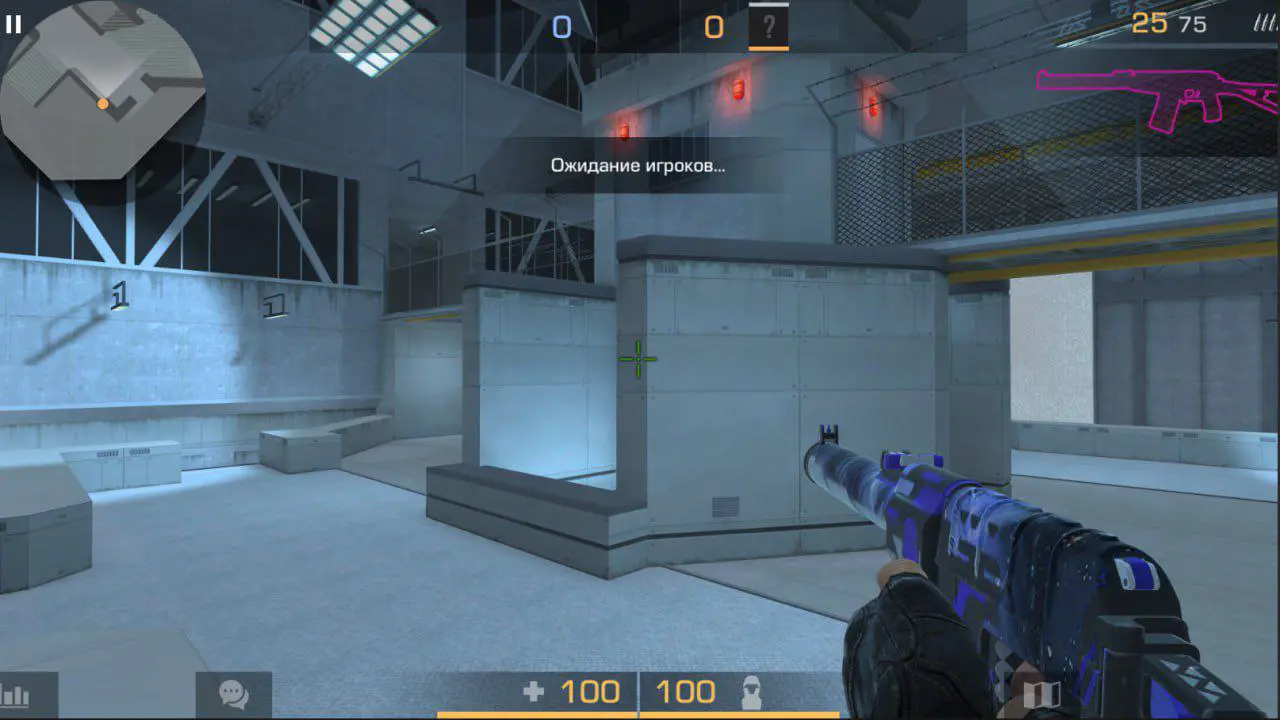Pause the game with the pause button

tap(13, 25)
